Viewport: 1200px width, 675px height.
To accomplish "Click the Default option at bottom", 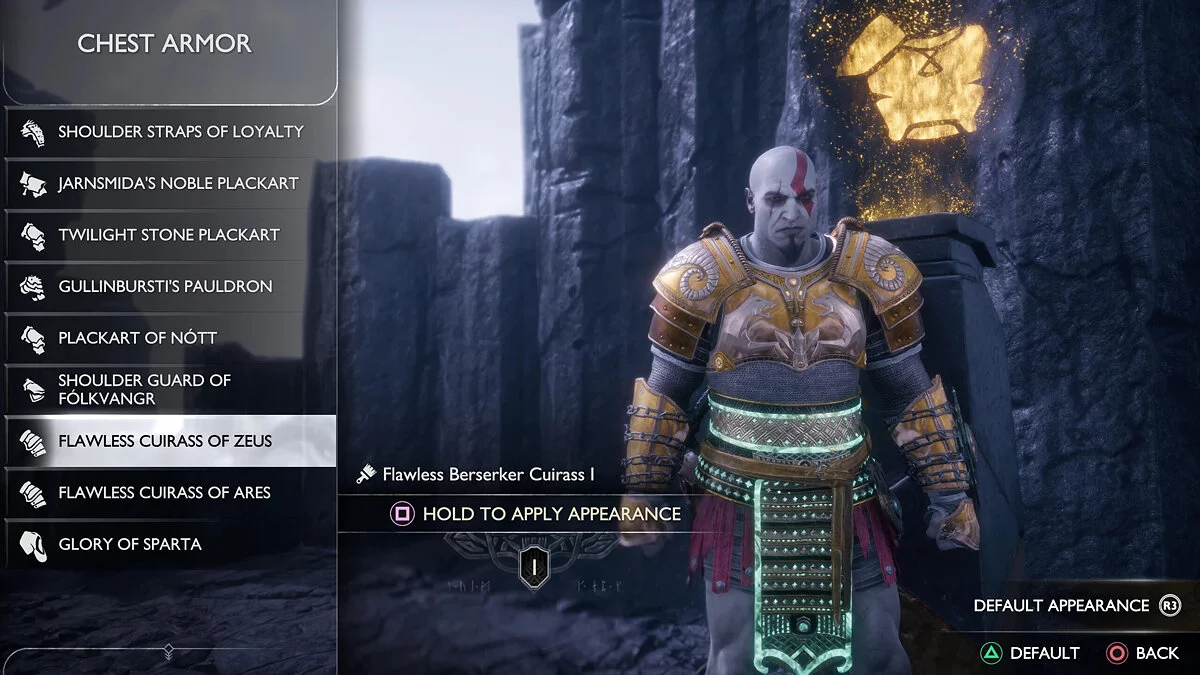I will [x=1030, y=653].
